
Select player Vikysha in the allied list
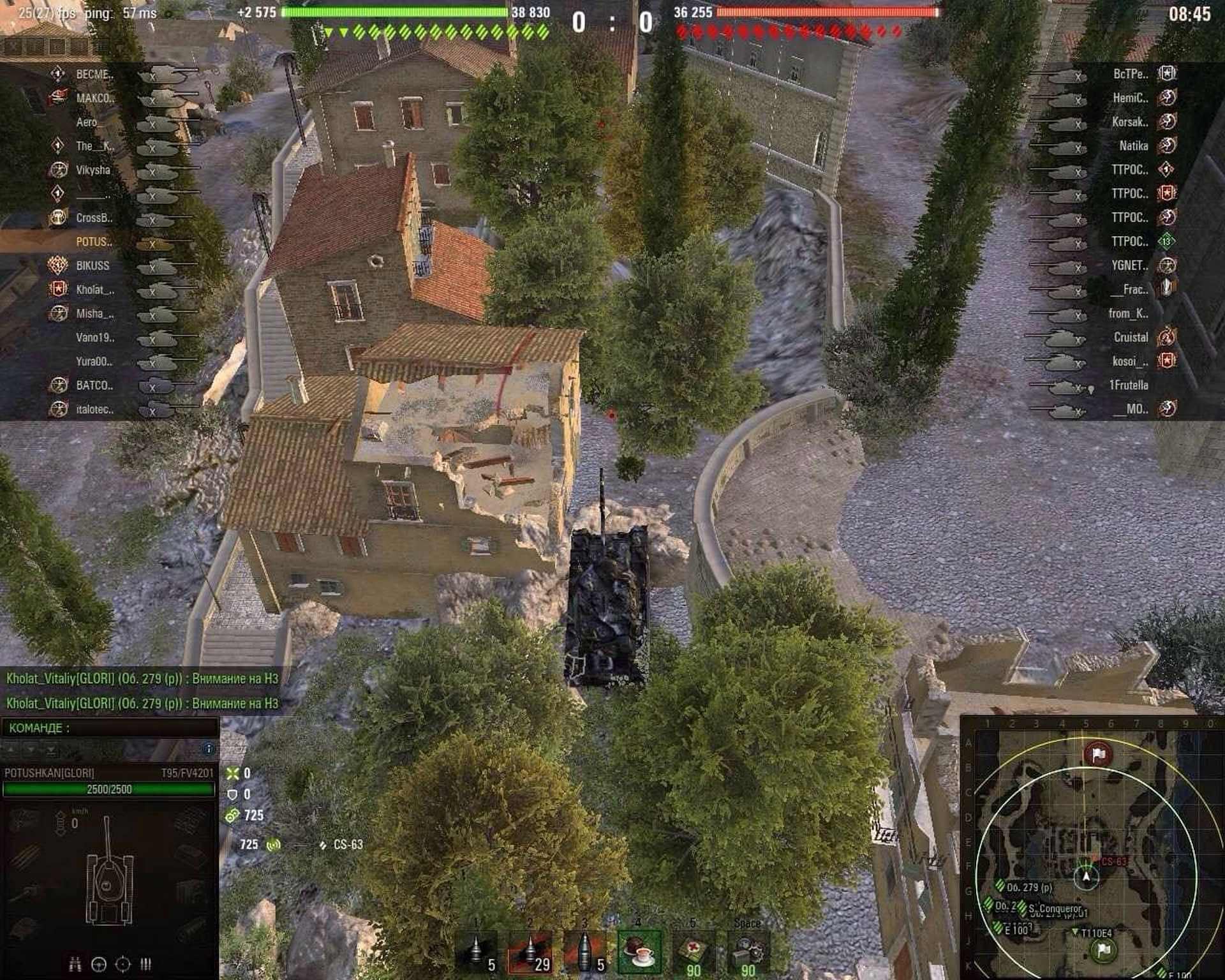pyautogui.click(x=93, y=170)
